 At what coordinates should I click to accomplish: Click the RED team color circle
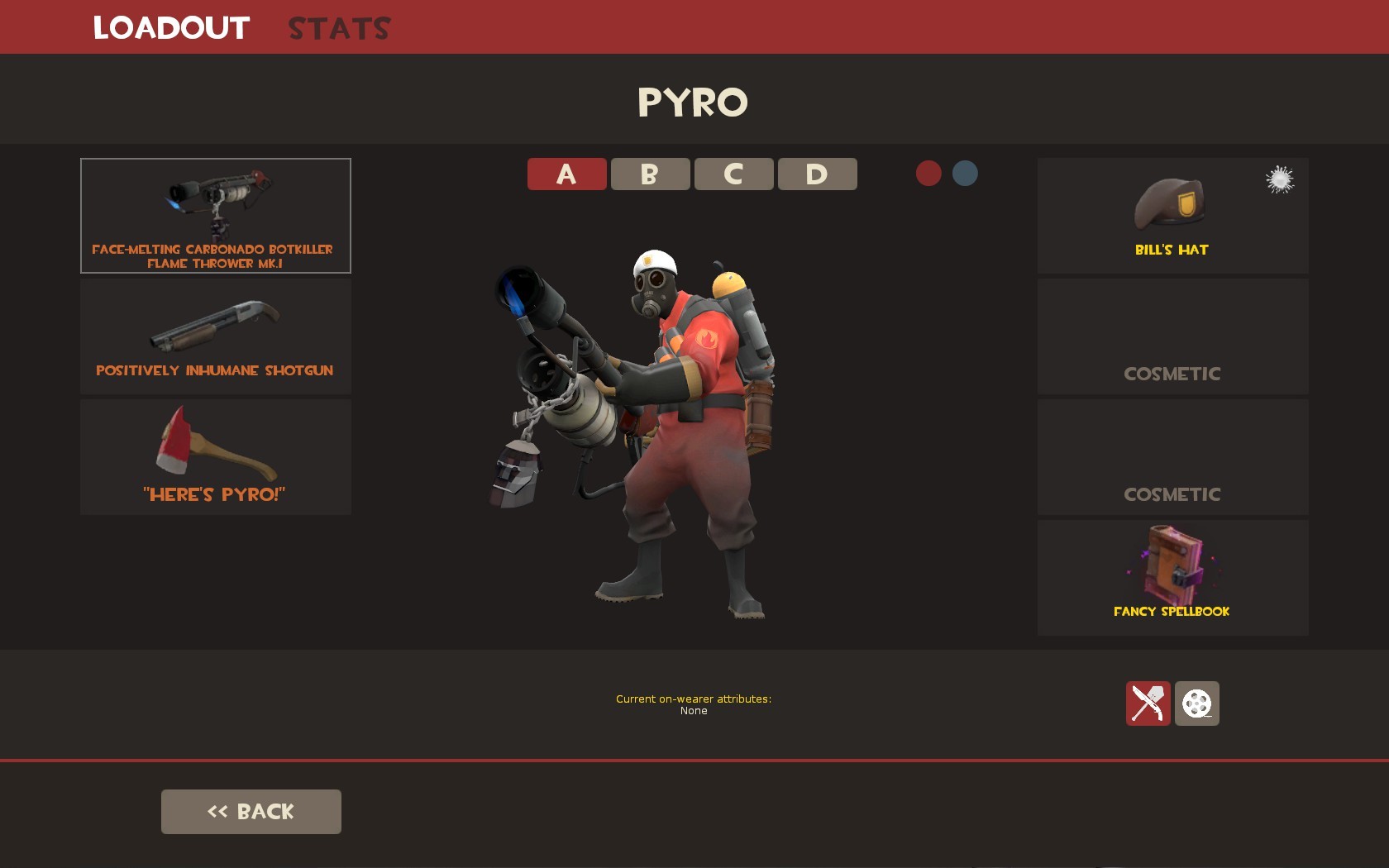929,174
